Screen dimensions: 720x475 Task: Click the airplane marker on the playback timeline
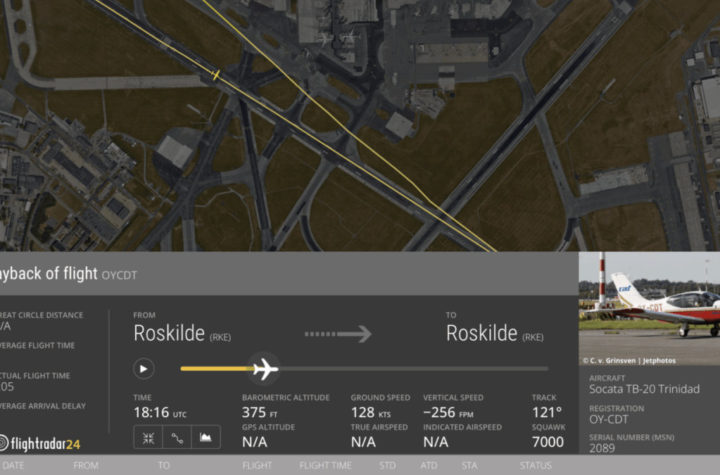pos(265,369)
